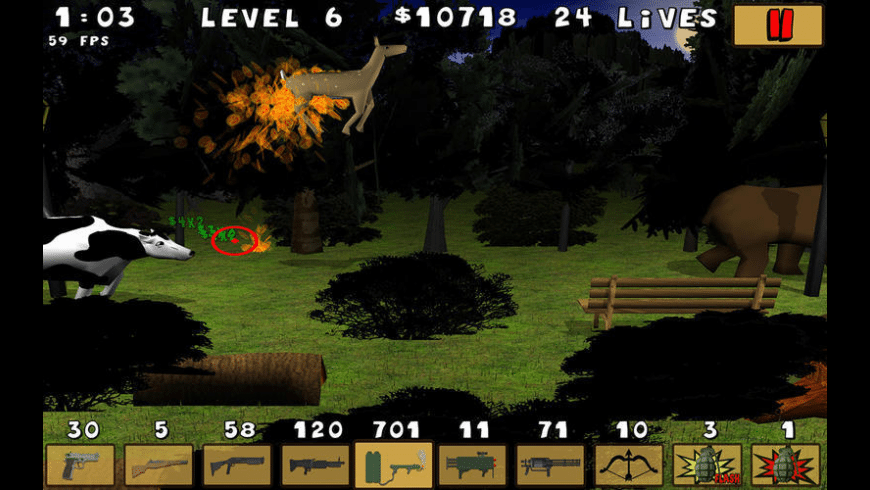Pause the game with the red pause button
Viewport: 870px width, 490px height.
click(x=778, y=25)
